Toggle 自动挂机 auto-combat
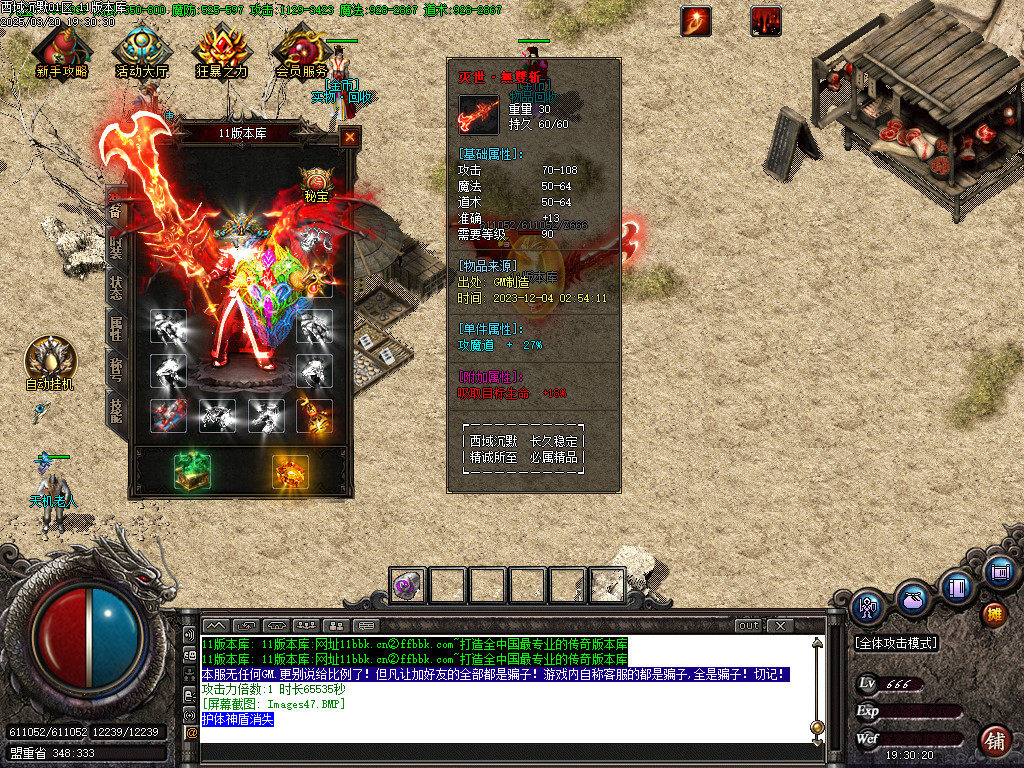The width and height of the screenshot is (1024, 768). coord(49,358)
